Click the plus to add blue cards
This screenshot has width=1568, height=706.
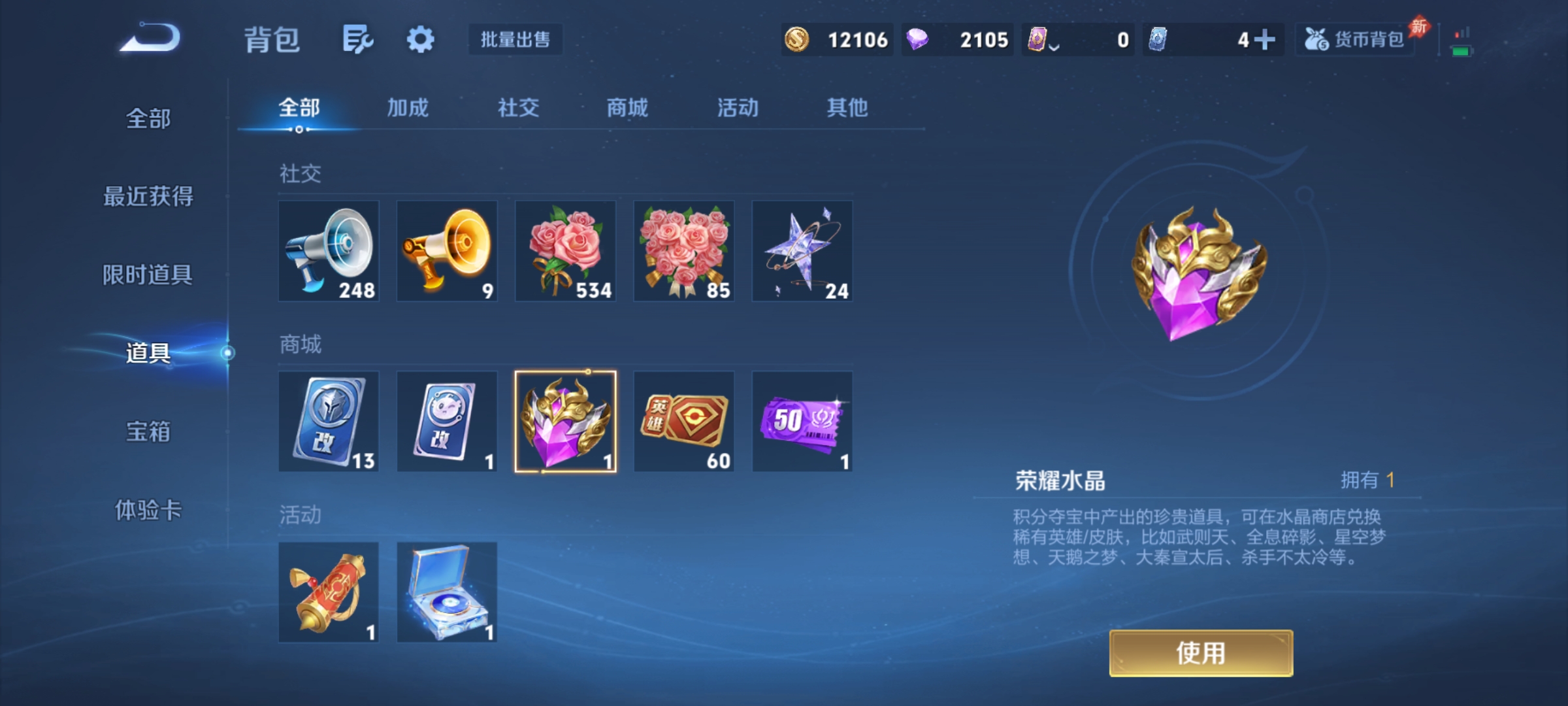click(x=1267, y=39)
